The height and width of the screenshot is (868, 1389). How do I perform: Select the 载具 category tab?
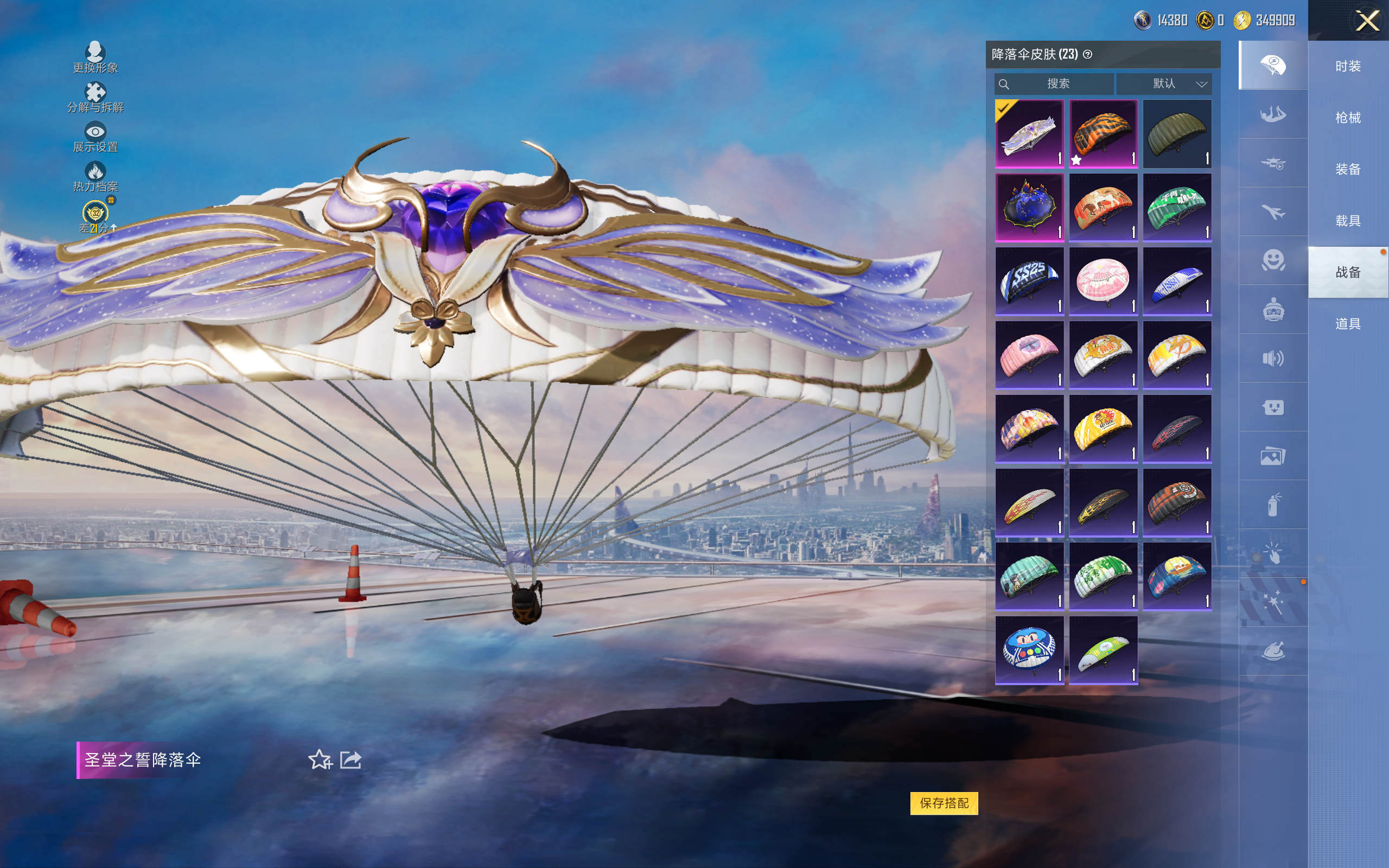point(1347,221)
